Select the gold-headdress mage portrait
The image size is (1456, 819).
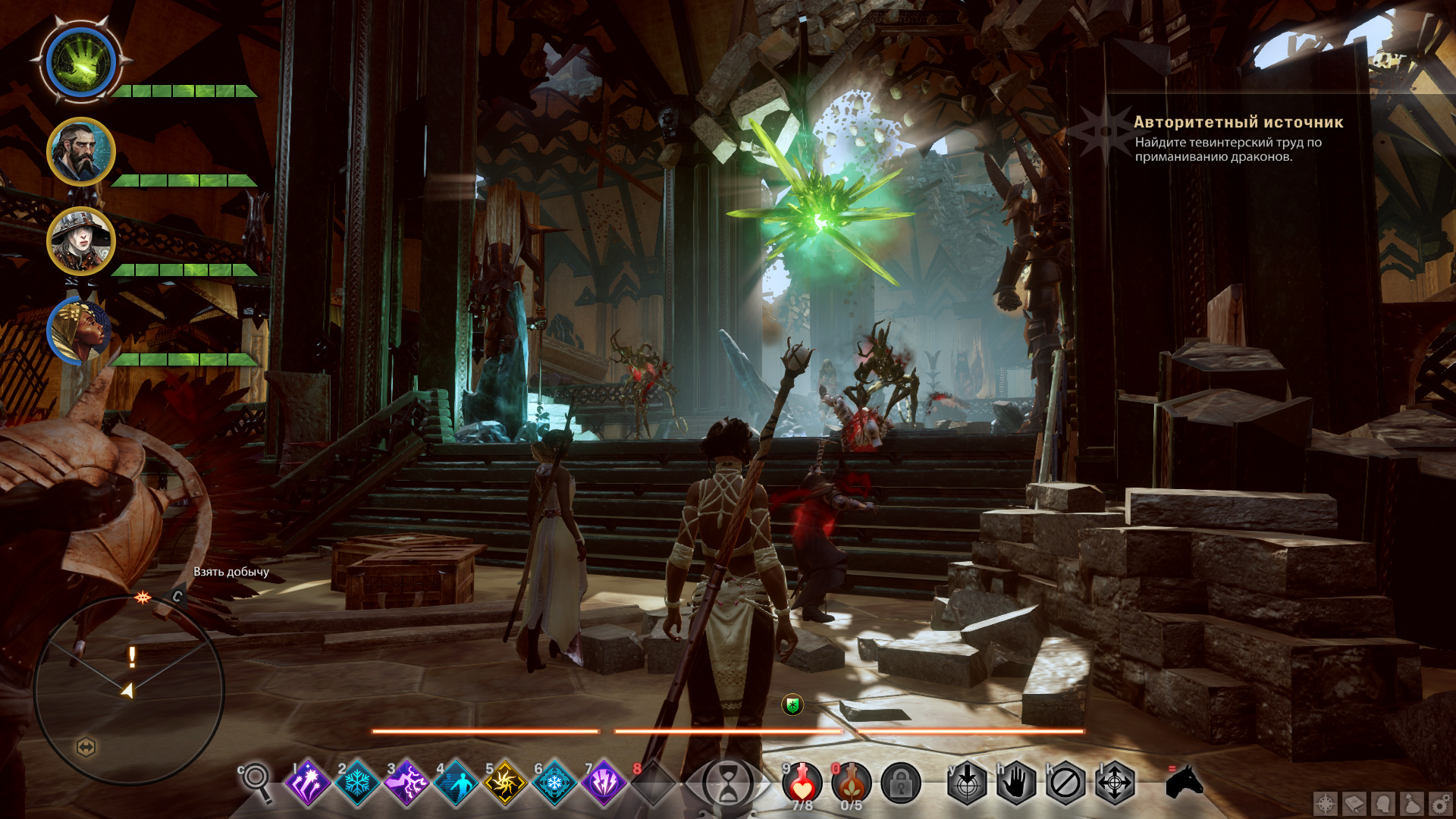[79, 331]
